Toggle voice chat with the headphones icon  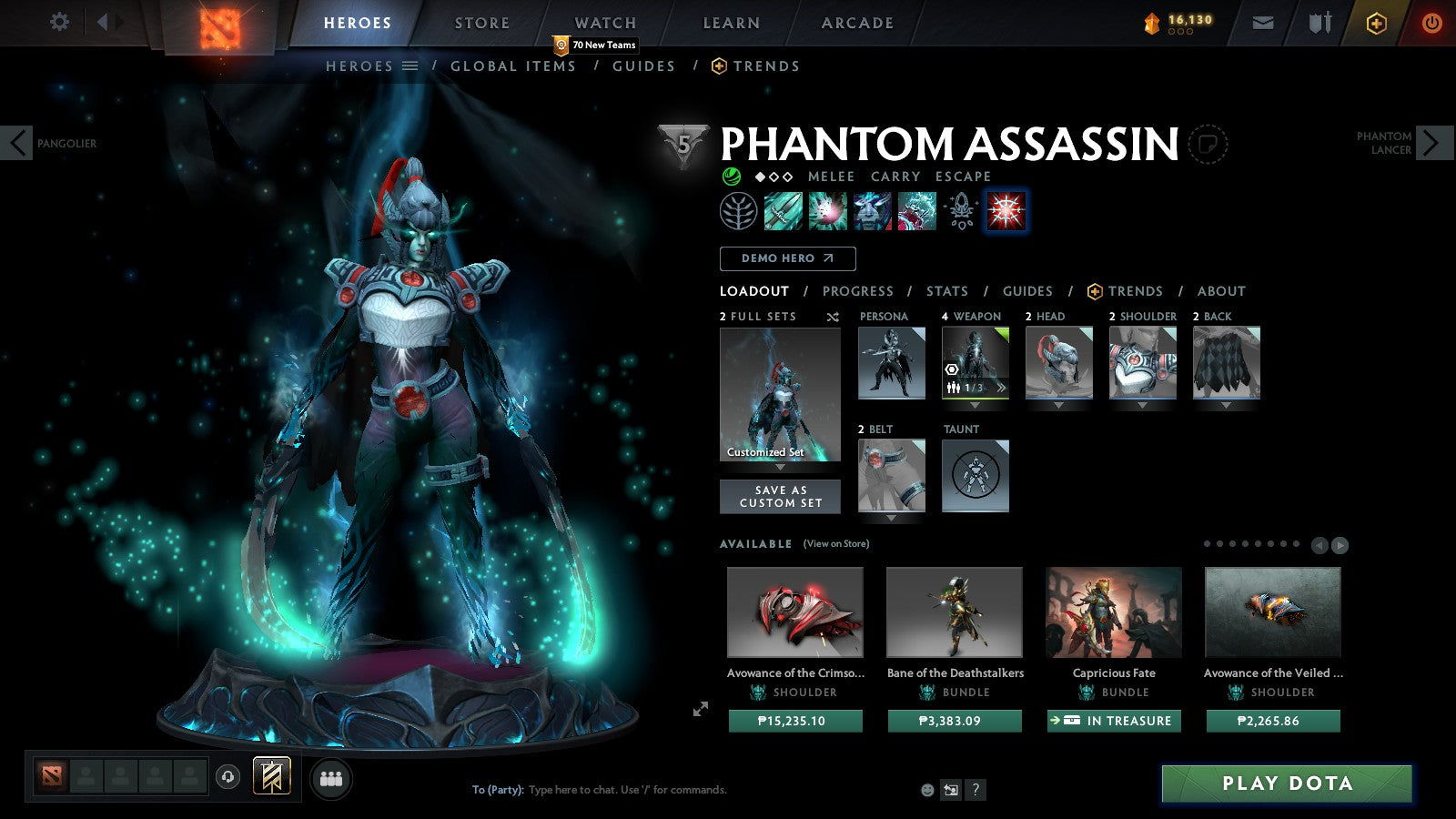pyautogui.click(x=227, y=775)
